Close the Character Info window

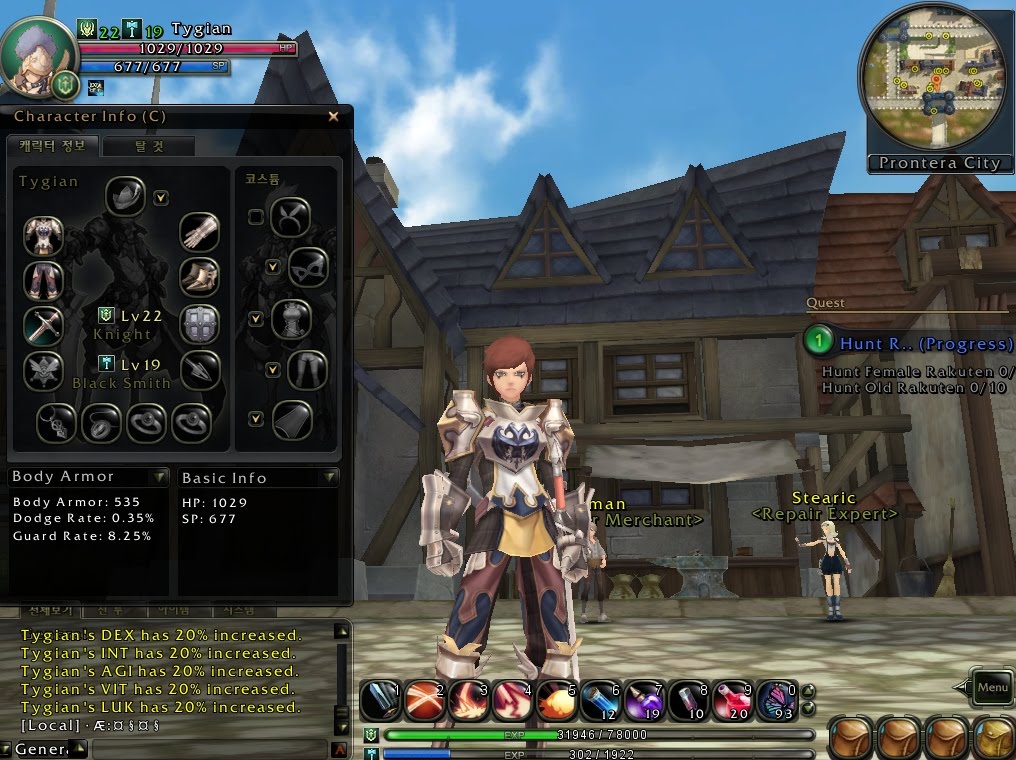pyautogui.click(x=334, y=116)
